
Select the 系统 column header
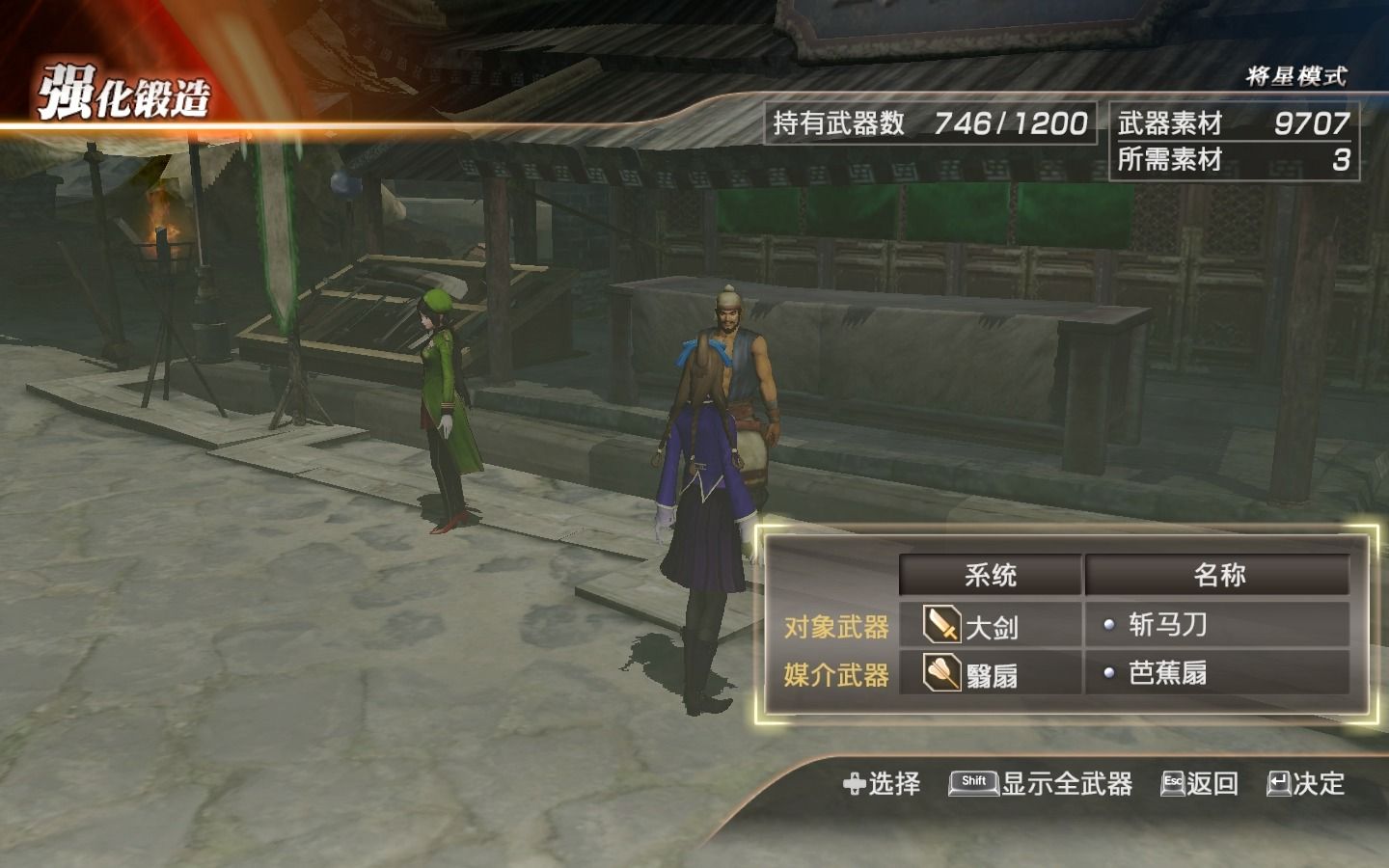[x=990, y=573]
